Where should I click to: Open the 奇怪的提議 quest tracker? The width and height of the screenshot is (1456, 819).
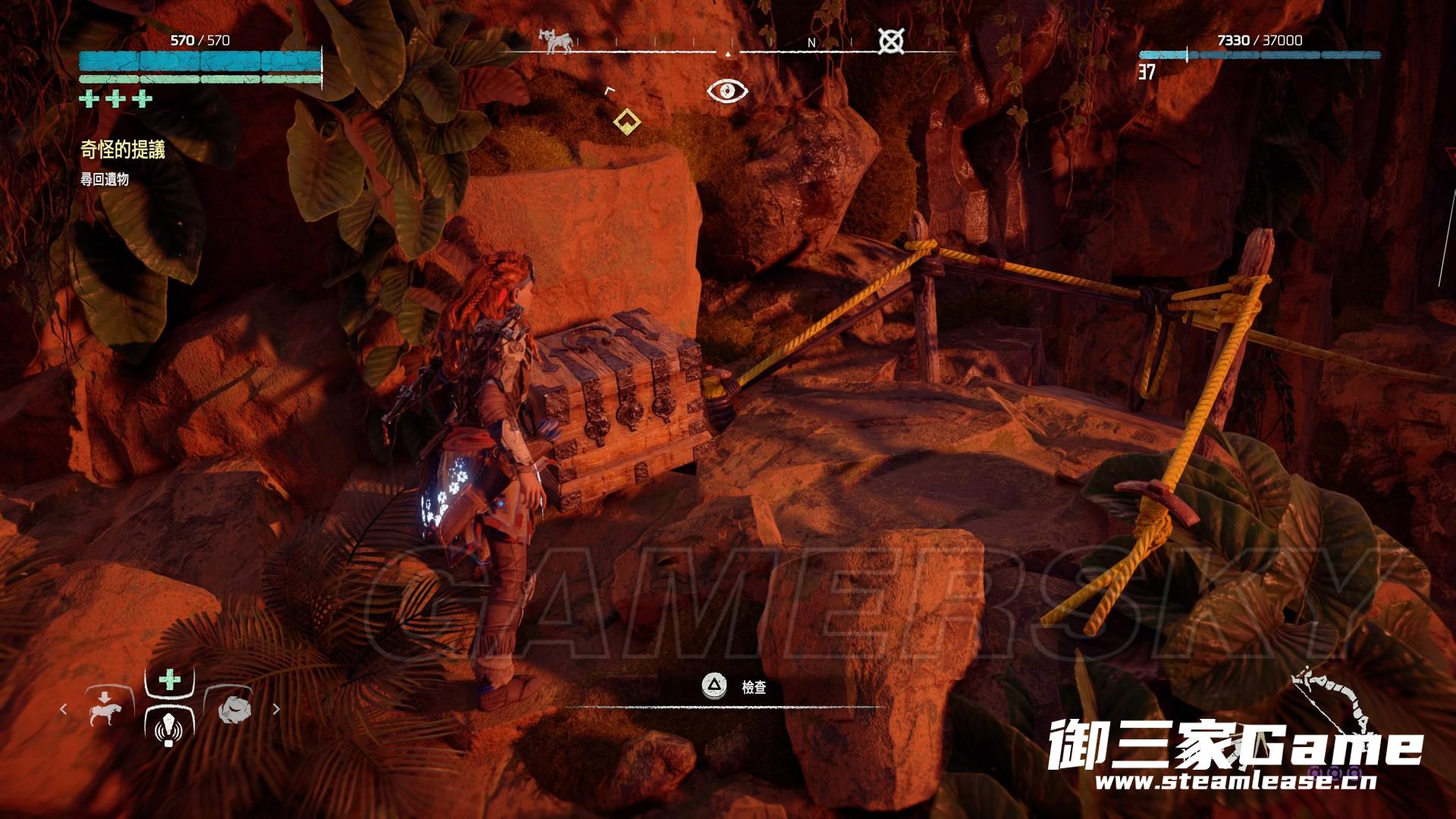pos(123,150)
